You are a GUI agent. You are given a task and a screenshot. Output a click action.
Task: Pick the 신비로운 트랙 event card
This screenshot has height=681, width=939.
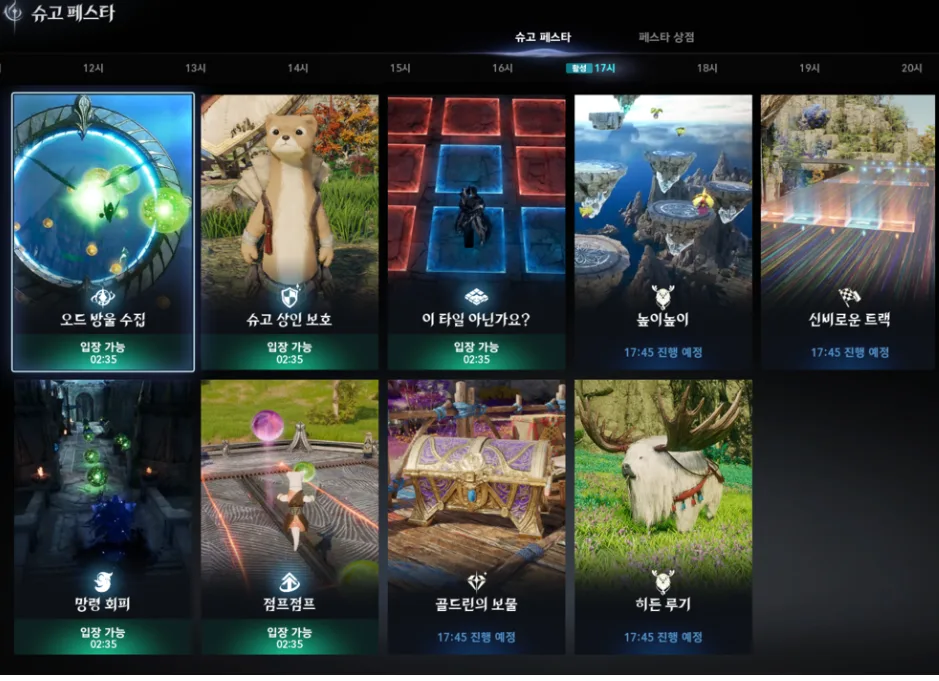[x=849, y=232]
